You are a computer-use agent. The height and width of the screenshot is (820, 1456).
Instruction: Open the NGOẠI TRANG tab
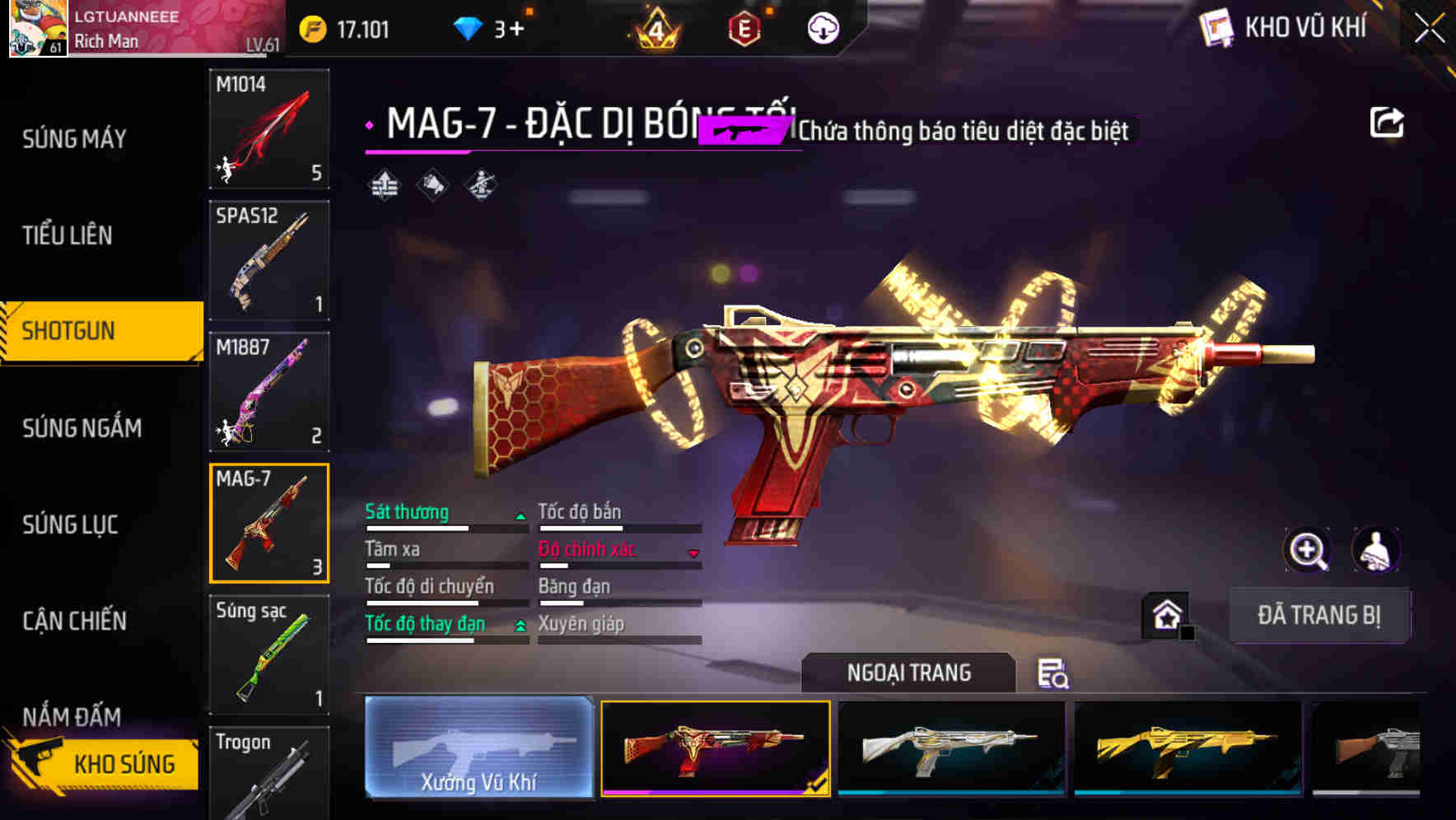[909, 673]
